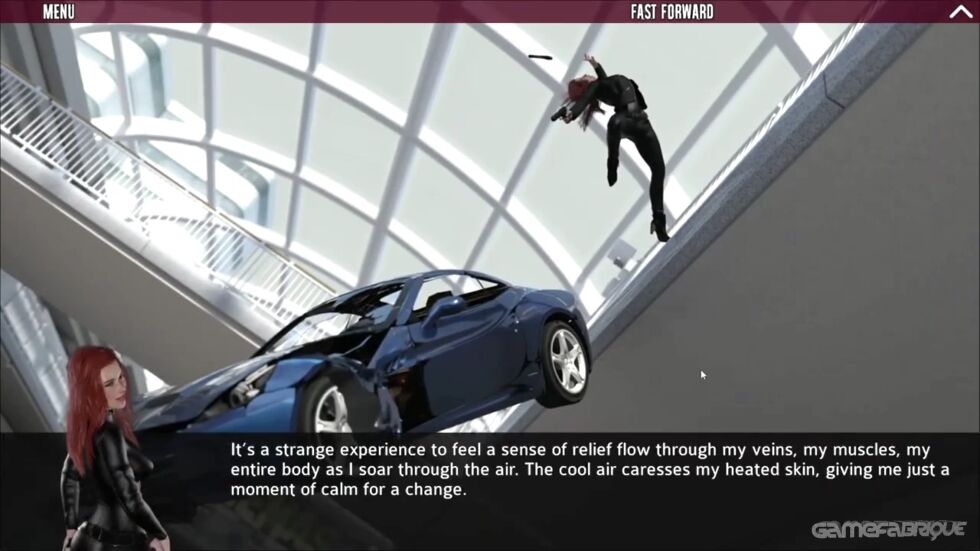Collapse the top bar with the up arrow

[959, 12]
